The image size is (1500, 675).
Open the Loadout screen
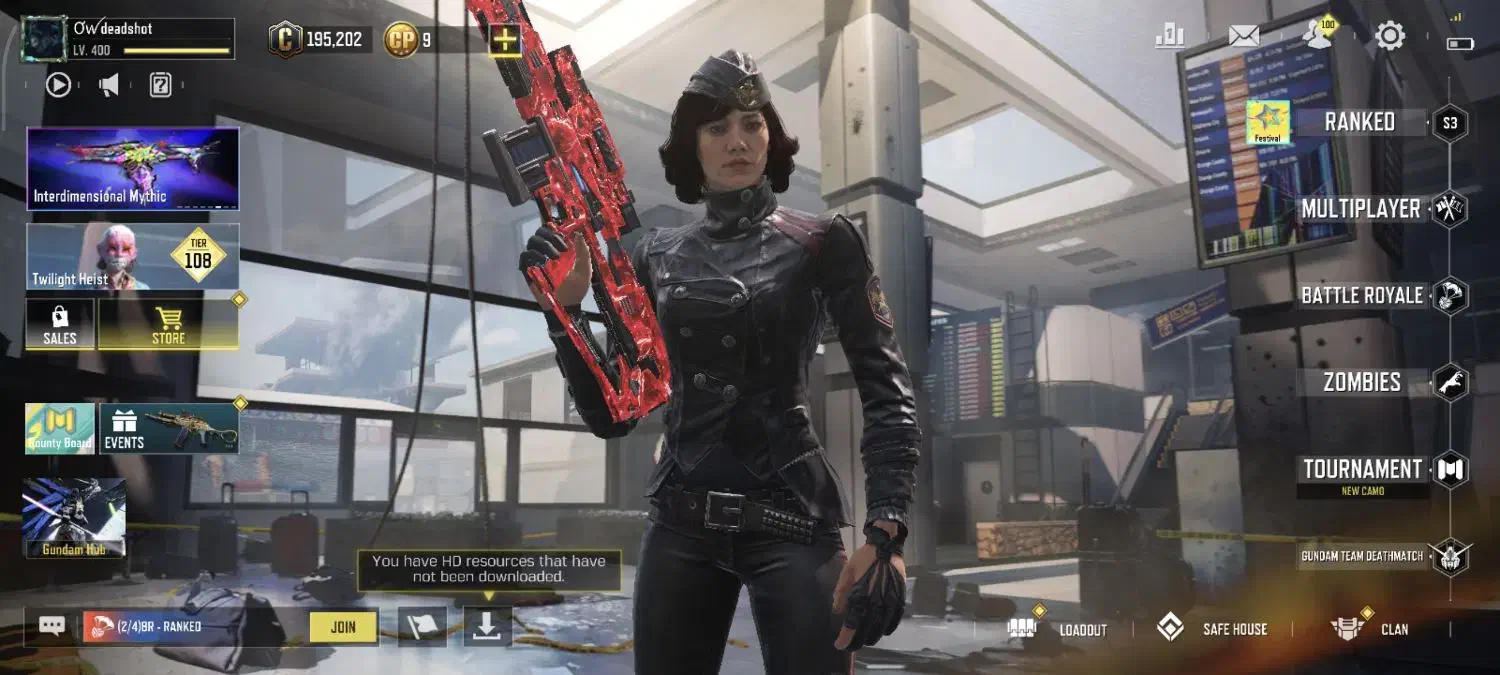pyautogui.click(x=1058, y=629)
